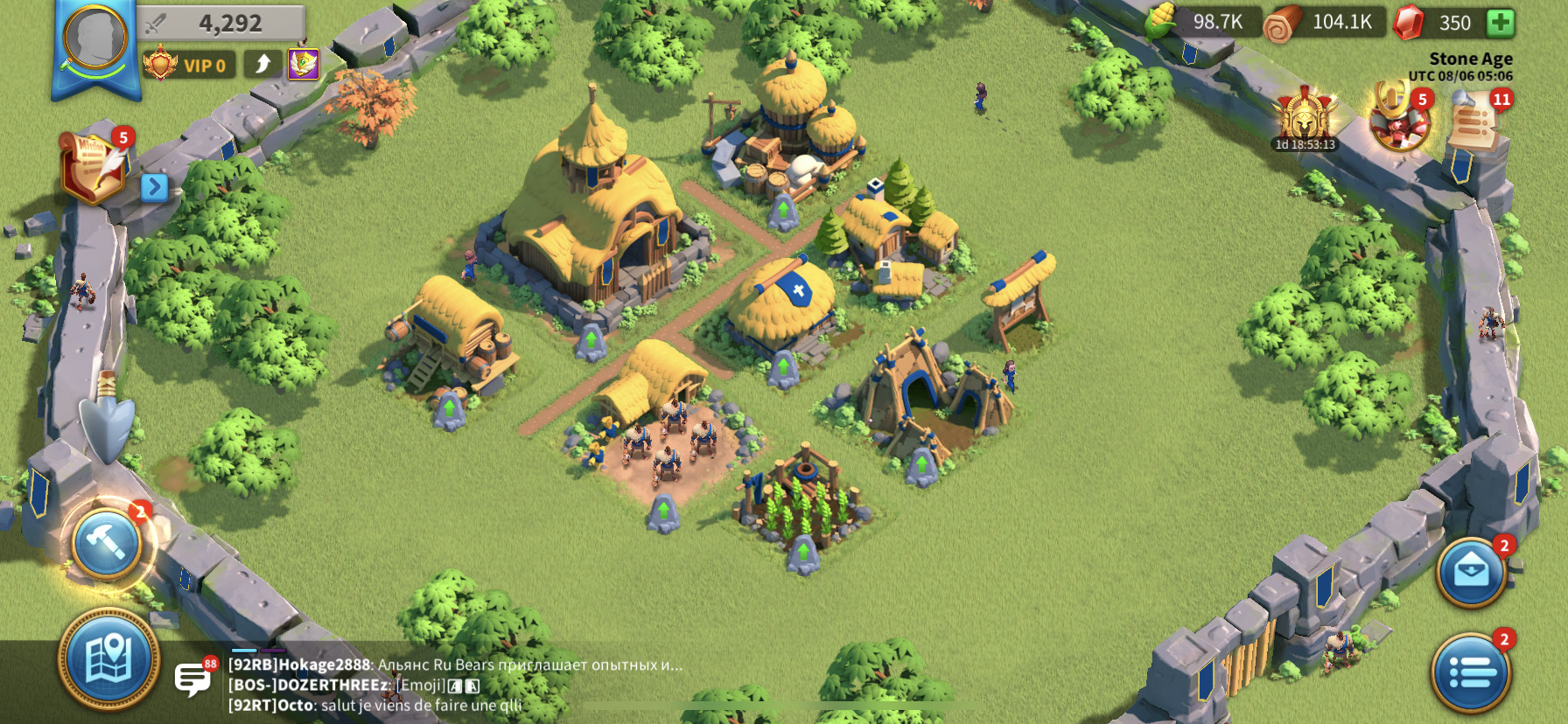Show details for the corn food resource
The image size is (1568, 724).
(1199, 22)
